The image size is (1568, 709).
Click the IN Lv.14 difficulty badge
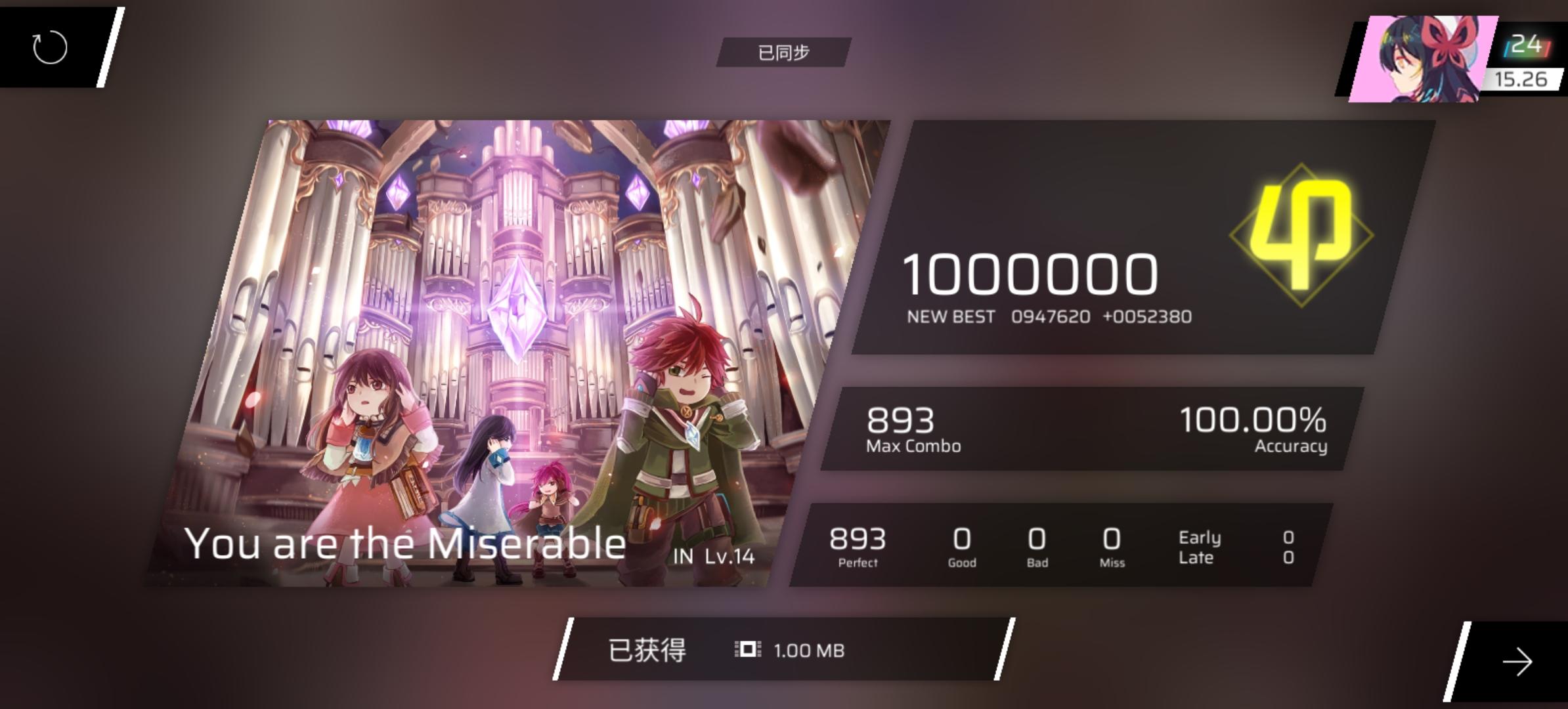coord(716,555)
